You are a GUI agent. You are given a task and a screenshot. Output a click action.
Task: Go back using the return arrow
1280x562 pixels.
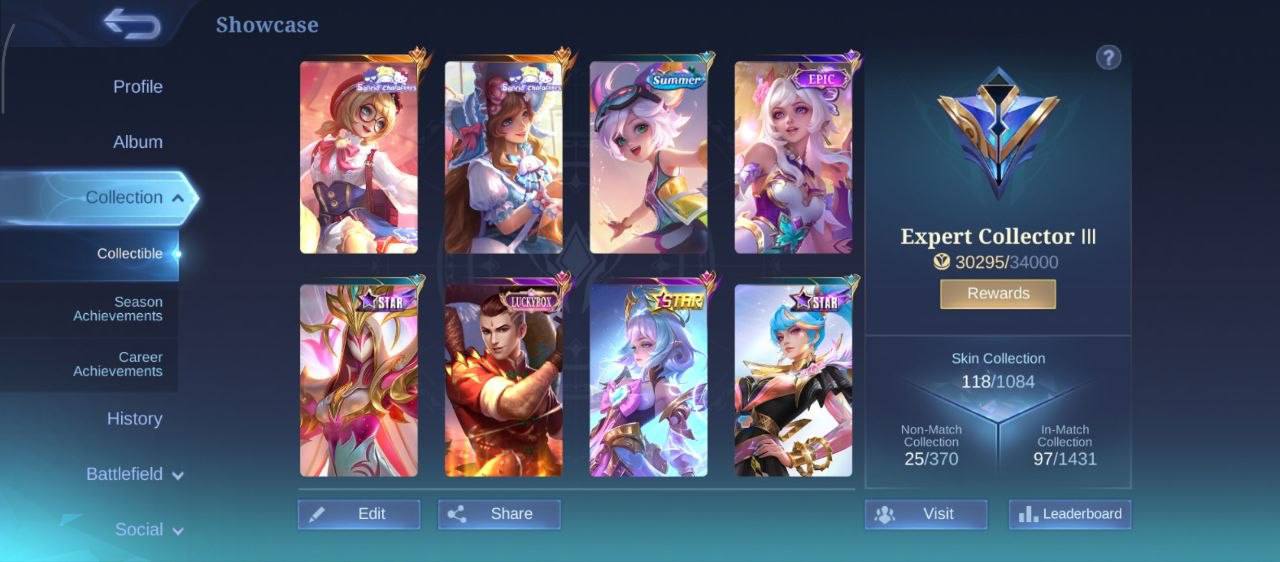coord(131,24)
